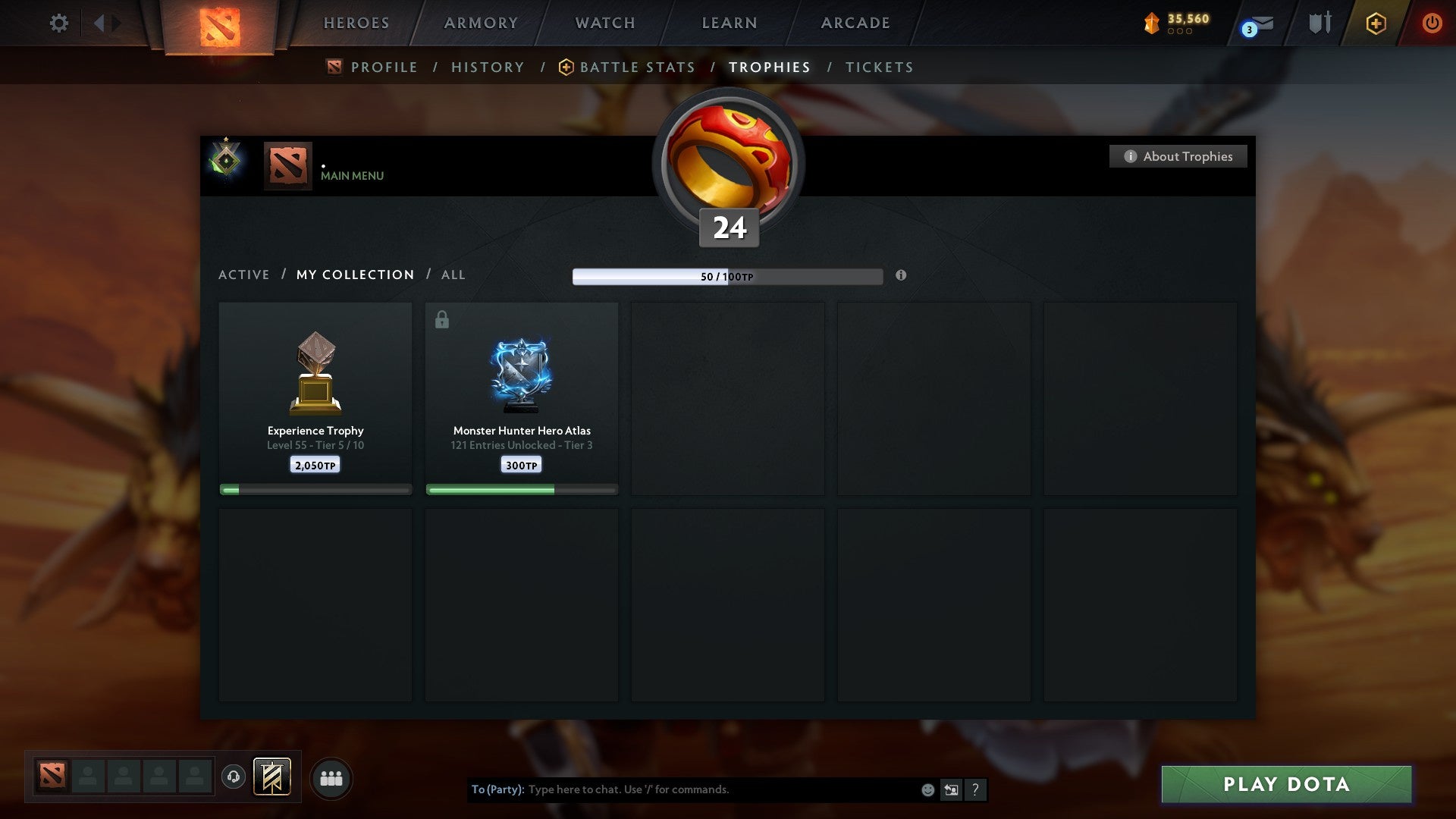This screenshot has width=1456, height=819.
Task: Switch to the ALL trophy filter
Action: (x=453, y=275)
